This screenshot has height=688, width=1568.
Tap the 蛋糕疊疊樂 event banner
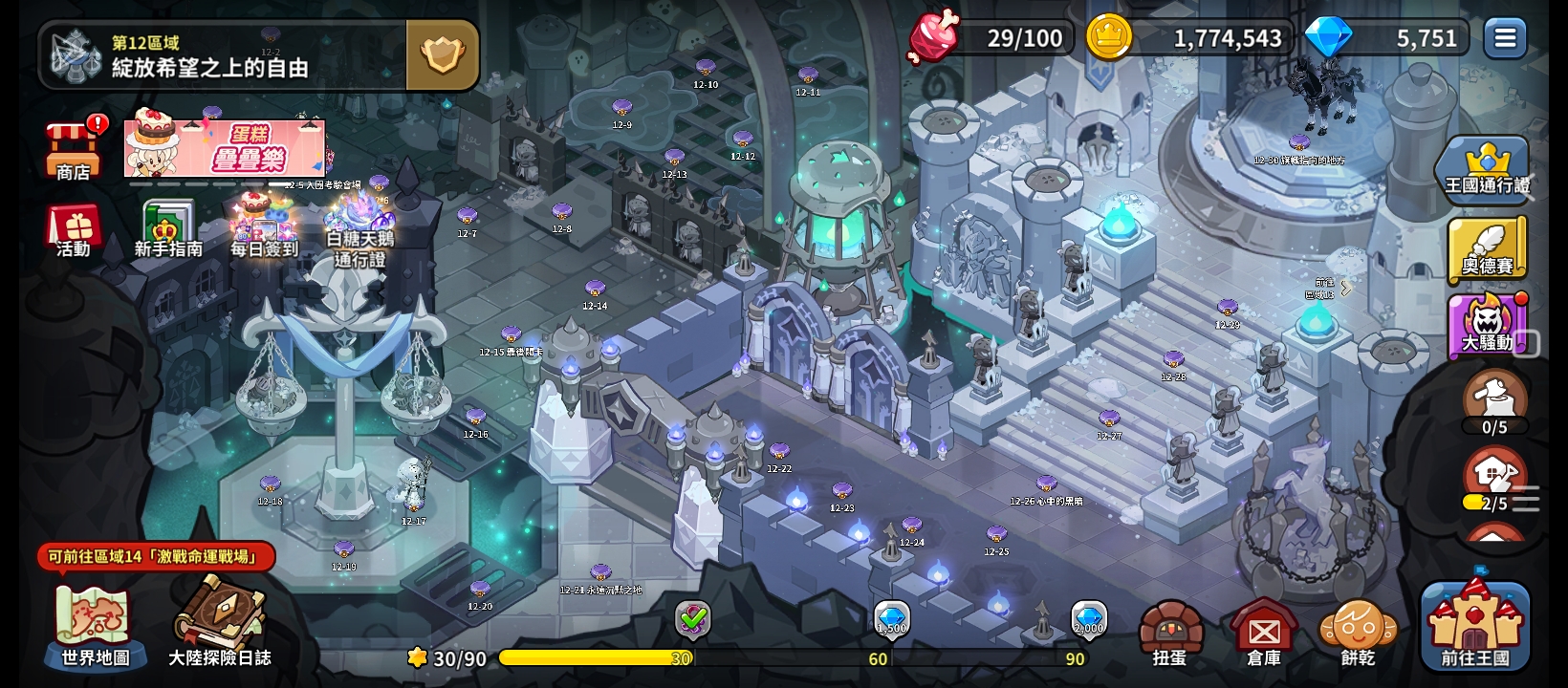pyautogui.click(x=225, y=149)
